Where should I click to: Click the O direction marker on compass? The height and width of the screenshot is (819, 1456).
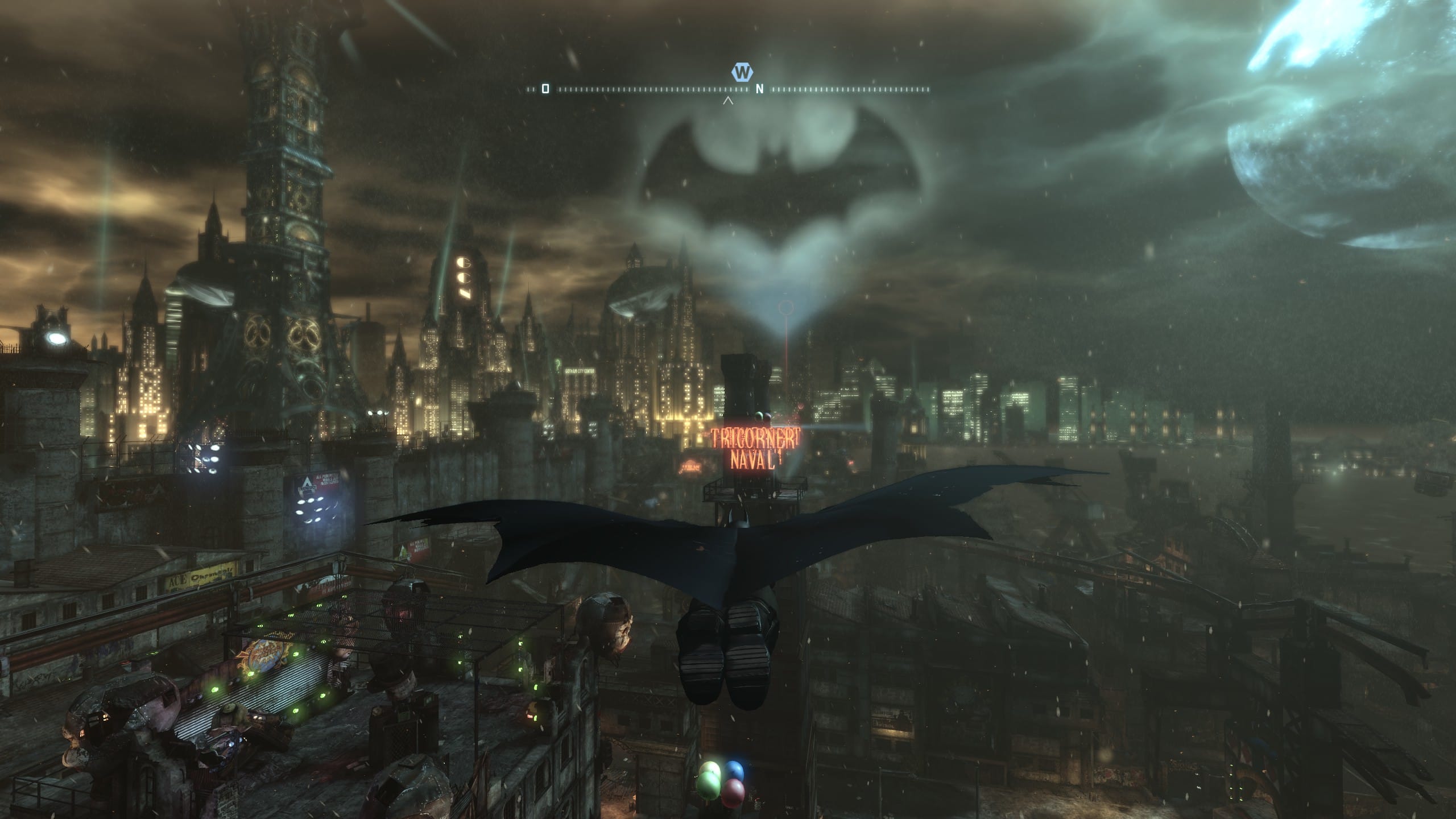click(x=545, y=88)
